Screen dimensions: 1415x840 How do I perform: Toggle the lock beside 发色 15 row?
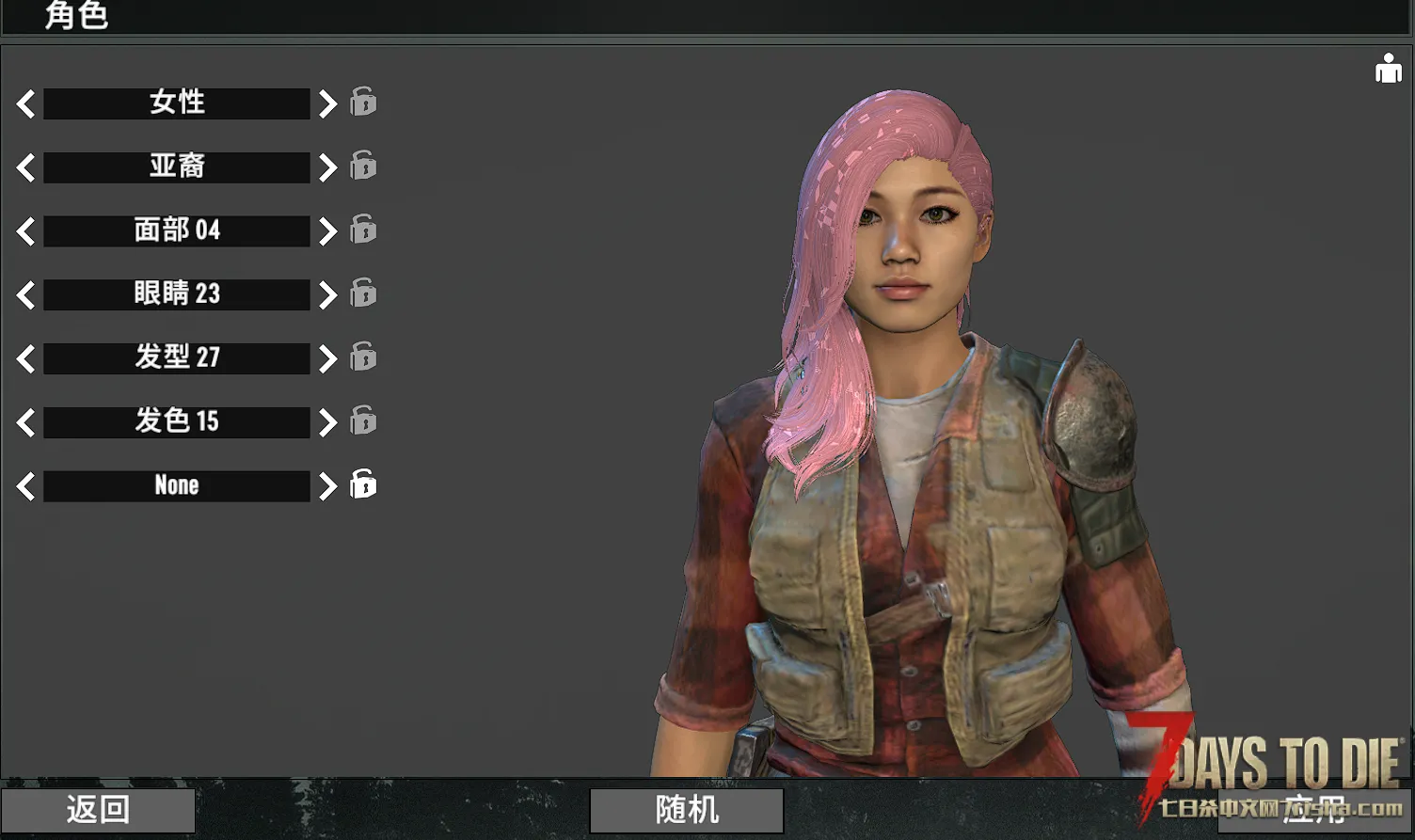[363, 420]
